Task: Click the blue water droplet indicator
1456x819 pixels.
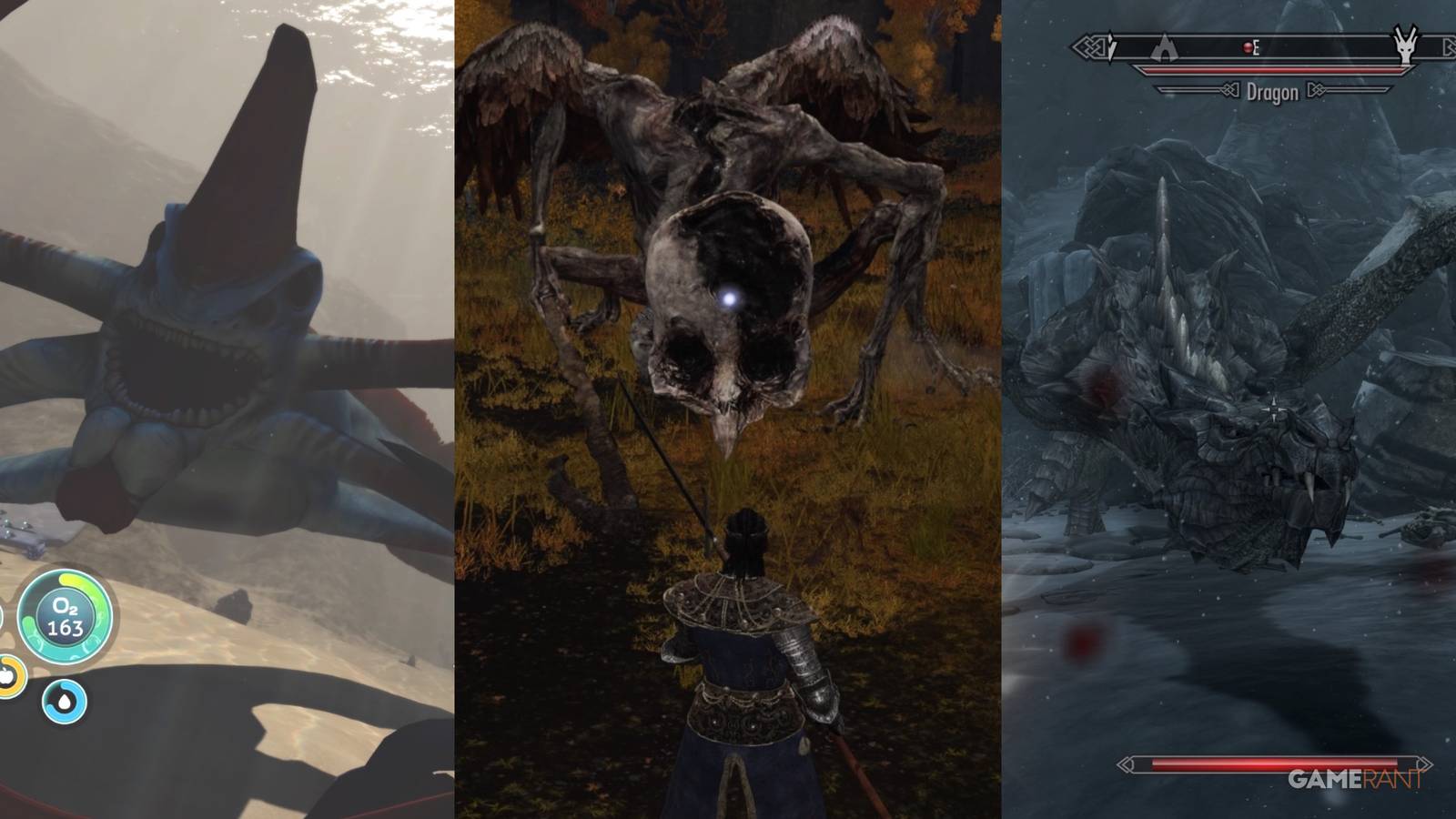Action: [x=64, y=701]
